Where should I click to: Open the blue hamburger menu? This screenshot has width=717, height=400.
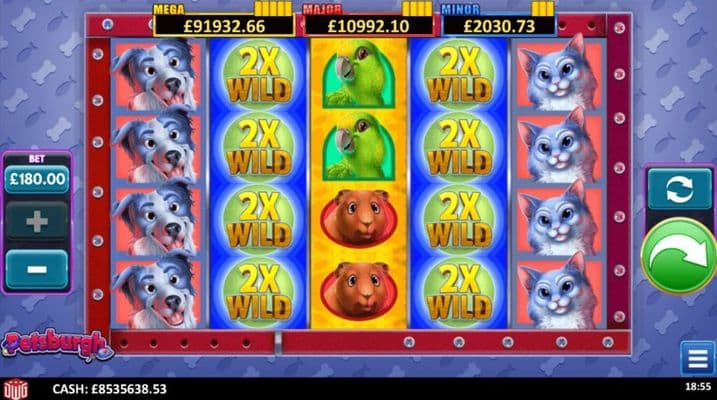point(697,358)
